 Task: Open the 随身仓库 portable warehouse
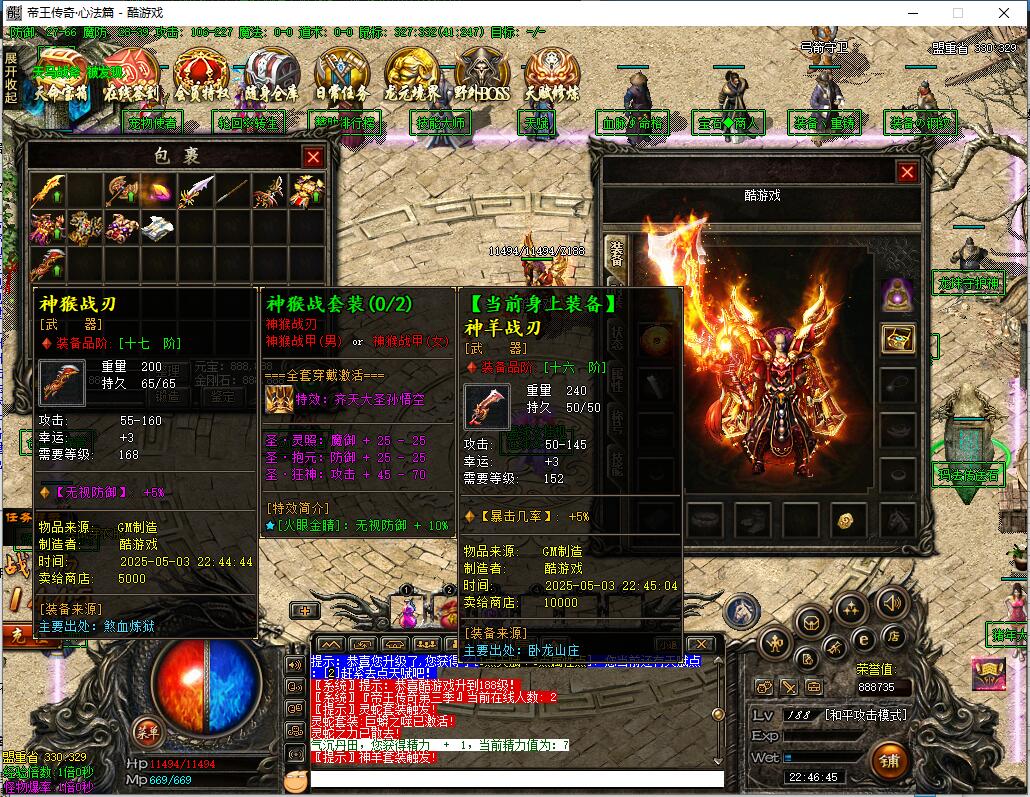pos(271,78)
